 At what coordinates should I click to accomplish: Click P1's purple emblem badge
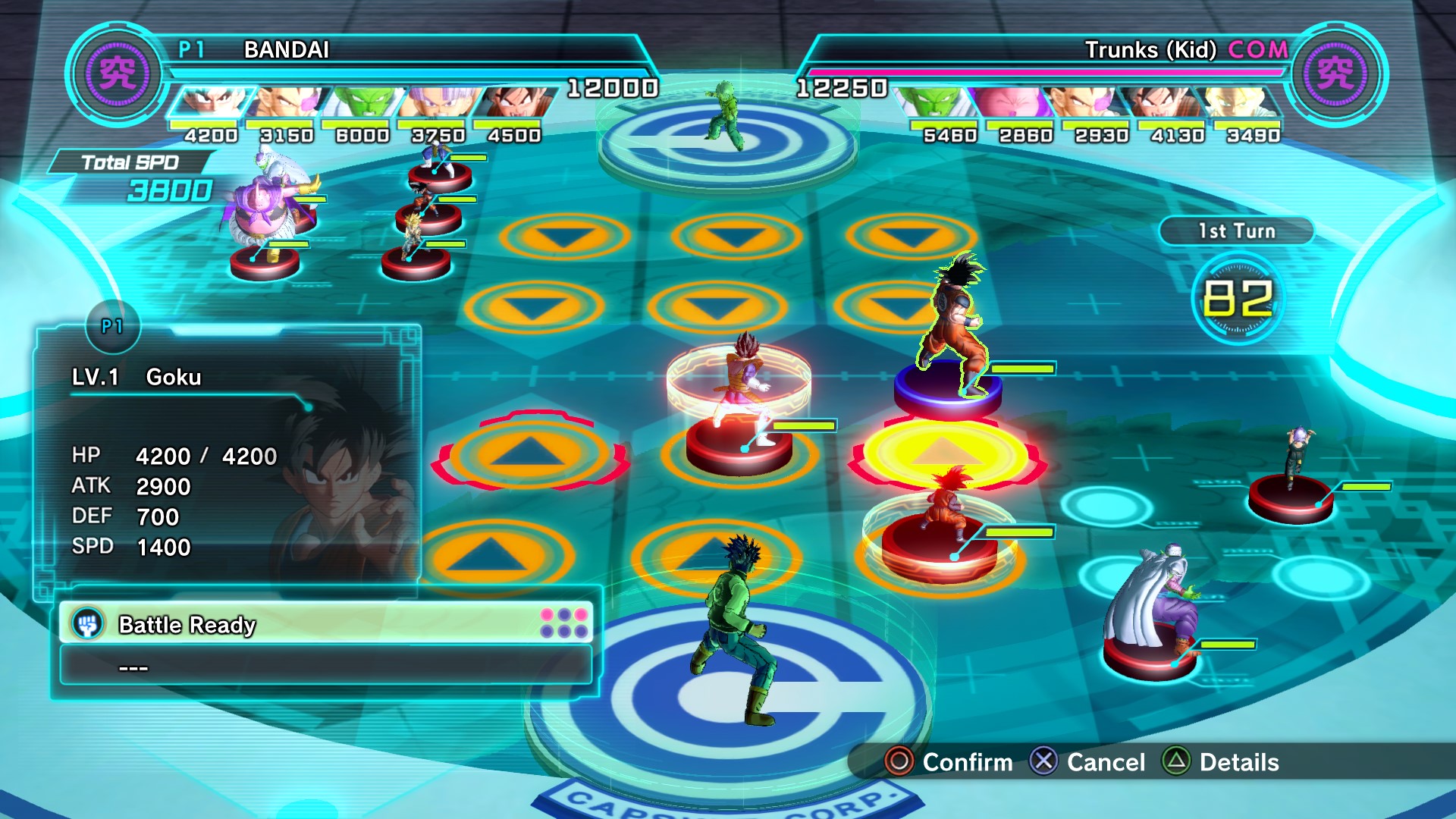(118, 74)
